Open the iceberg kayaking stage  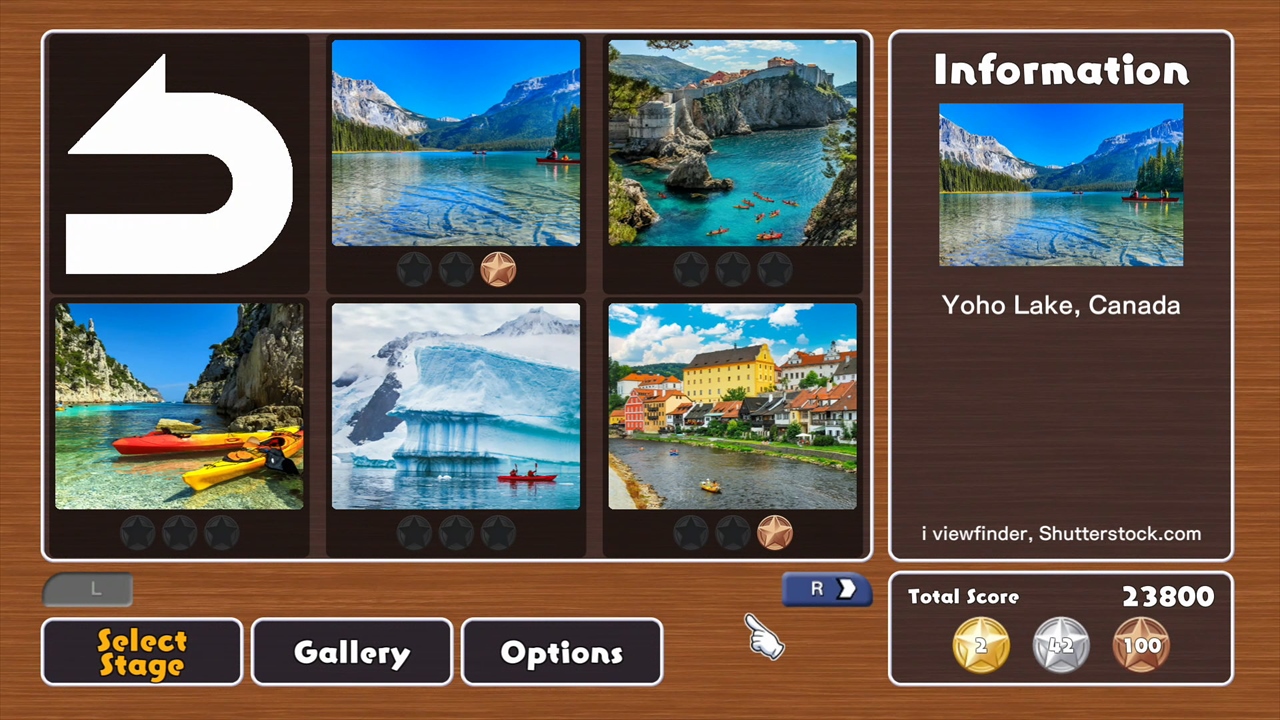[x=455, y=405]
